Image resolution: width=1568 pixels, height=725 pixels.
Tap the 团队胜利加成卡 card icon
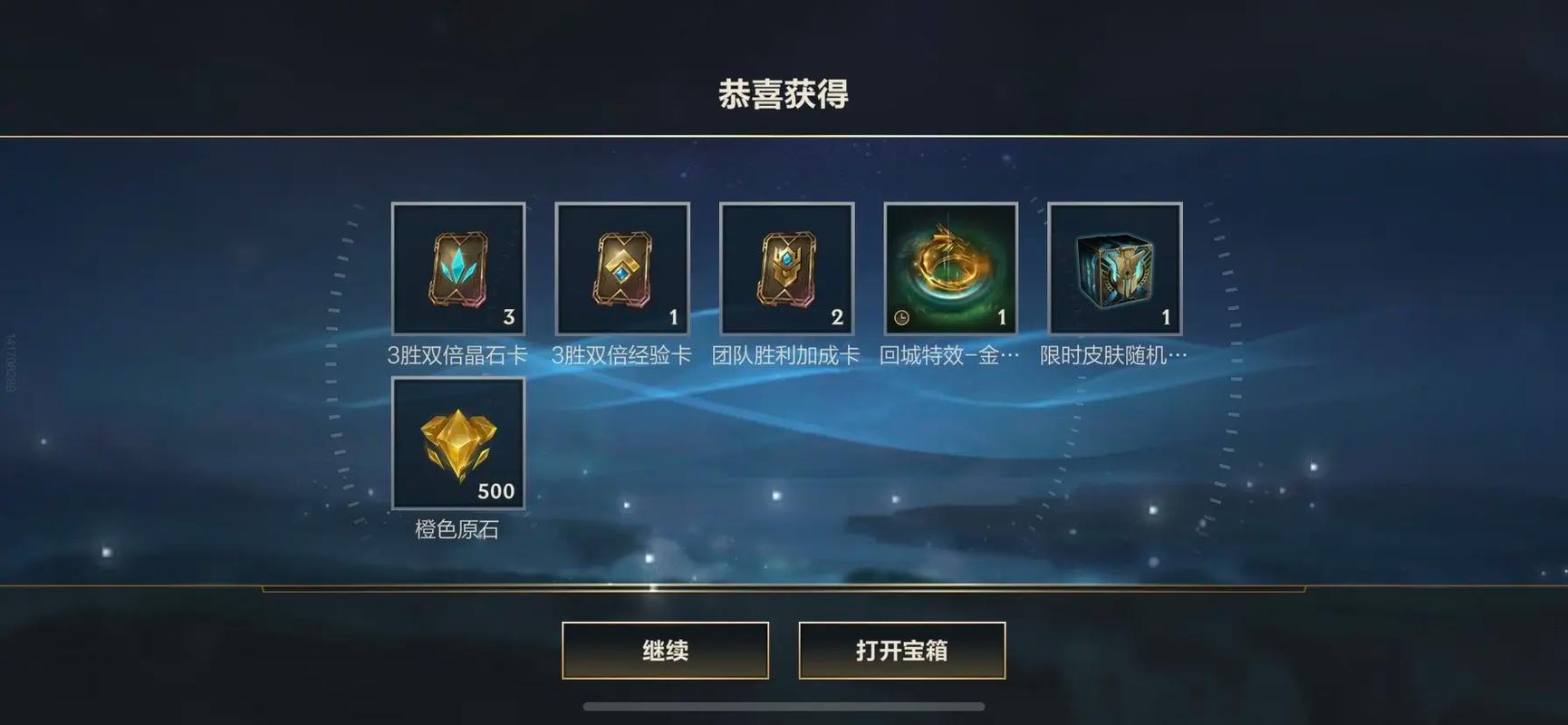point(785,267)
